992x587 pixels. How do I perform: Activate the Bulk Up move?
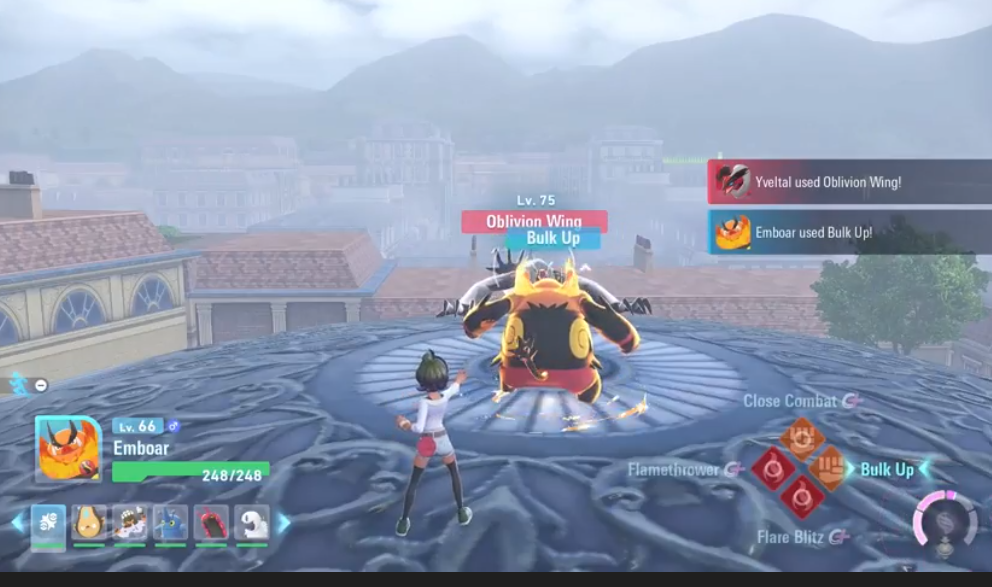tap(829, 468)
